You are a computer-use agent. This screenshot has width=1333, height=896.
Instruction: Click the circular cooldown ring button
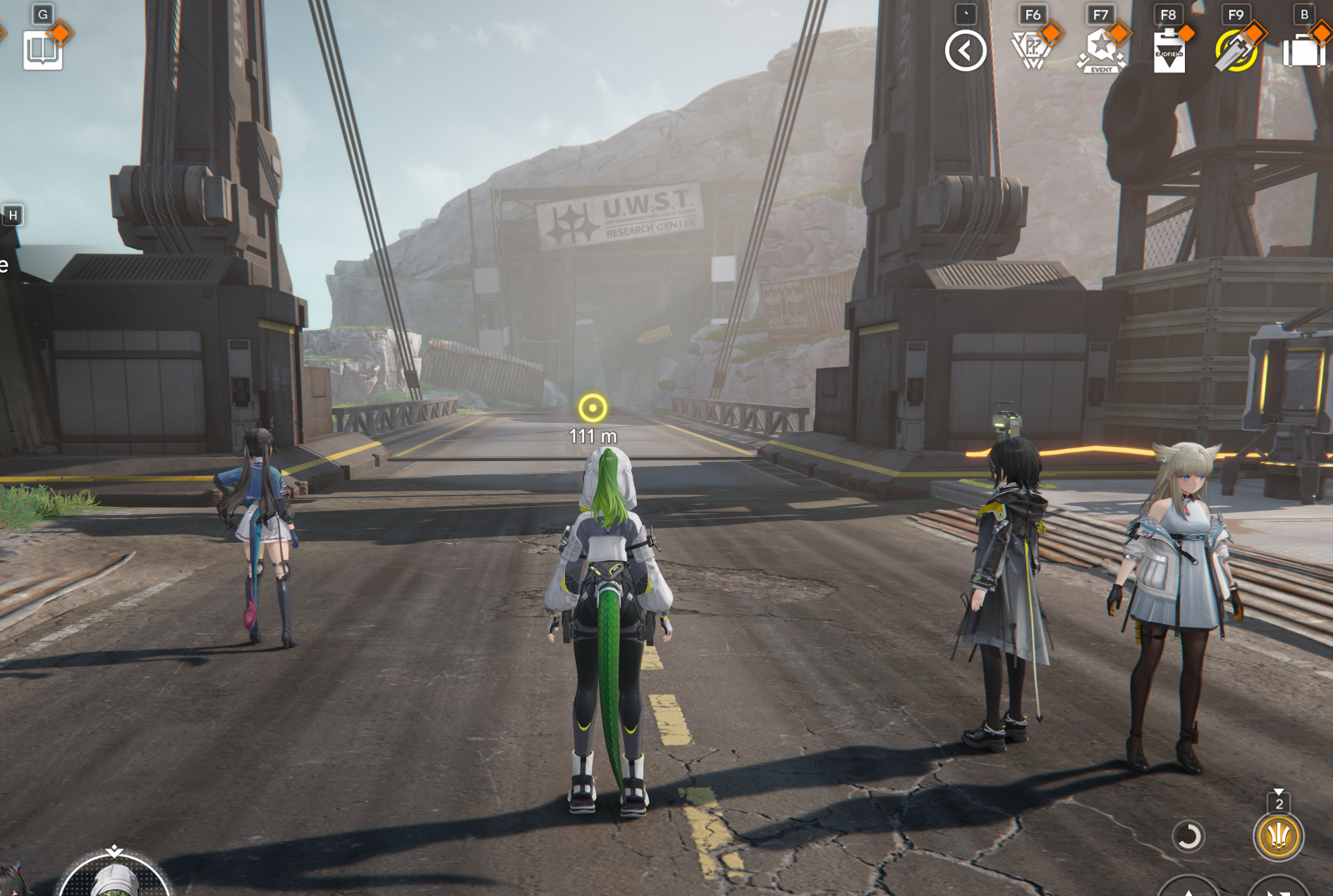point(1188,837)
